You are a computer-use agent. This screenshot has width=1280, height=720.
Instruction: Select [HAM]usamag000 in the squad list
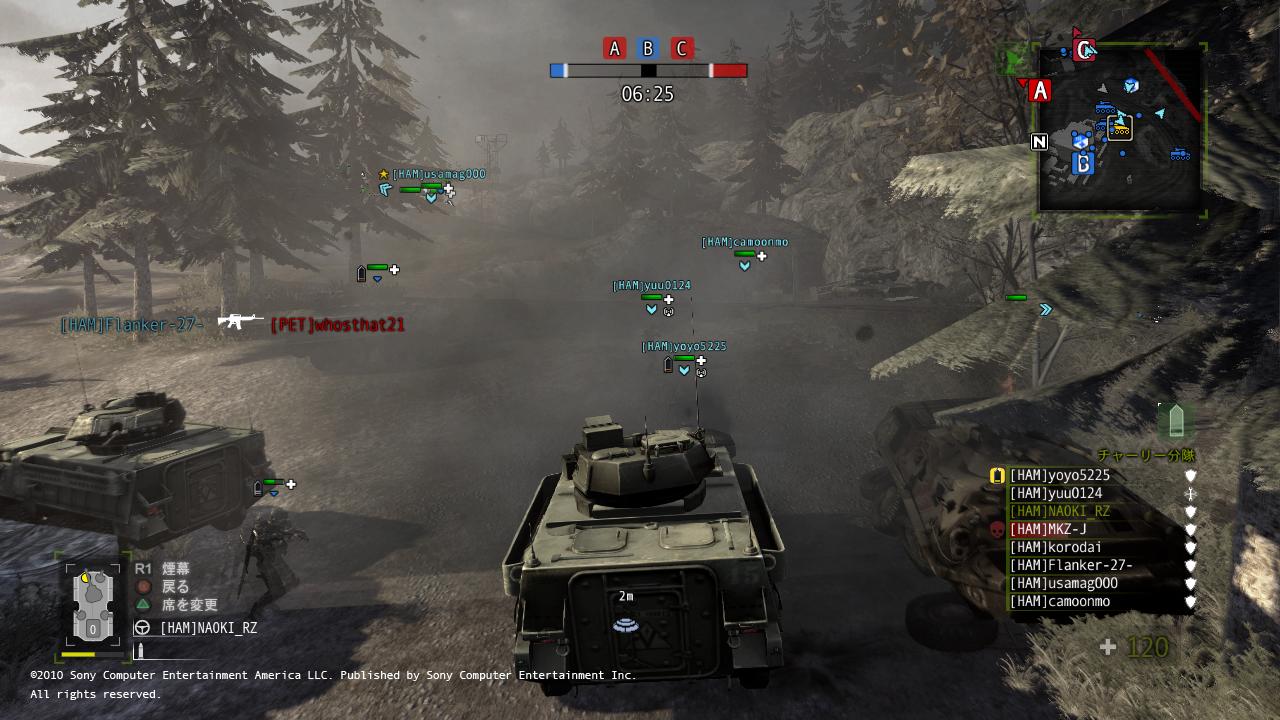coord(1063,584)
